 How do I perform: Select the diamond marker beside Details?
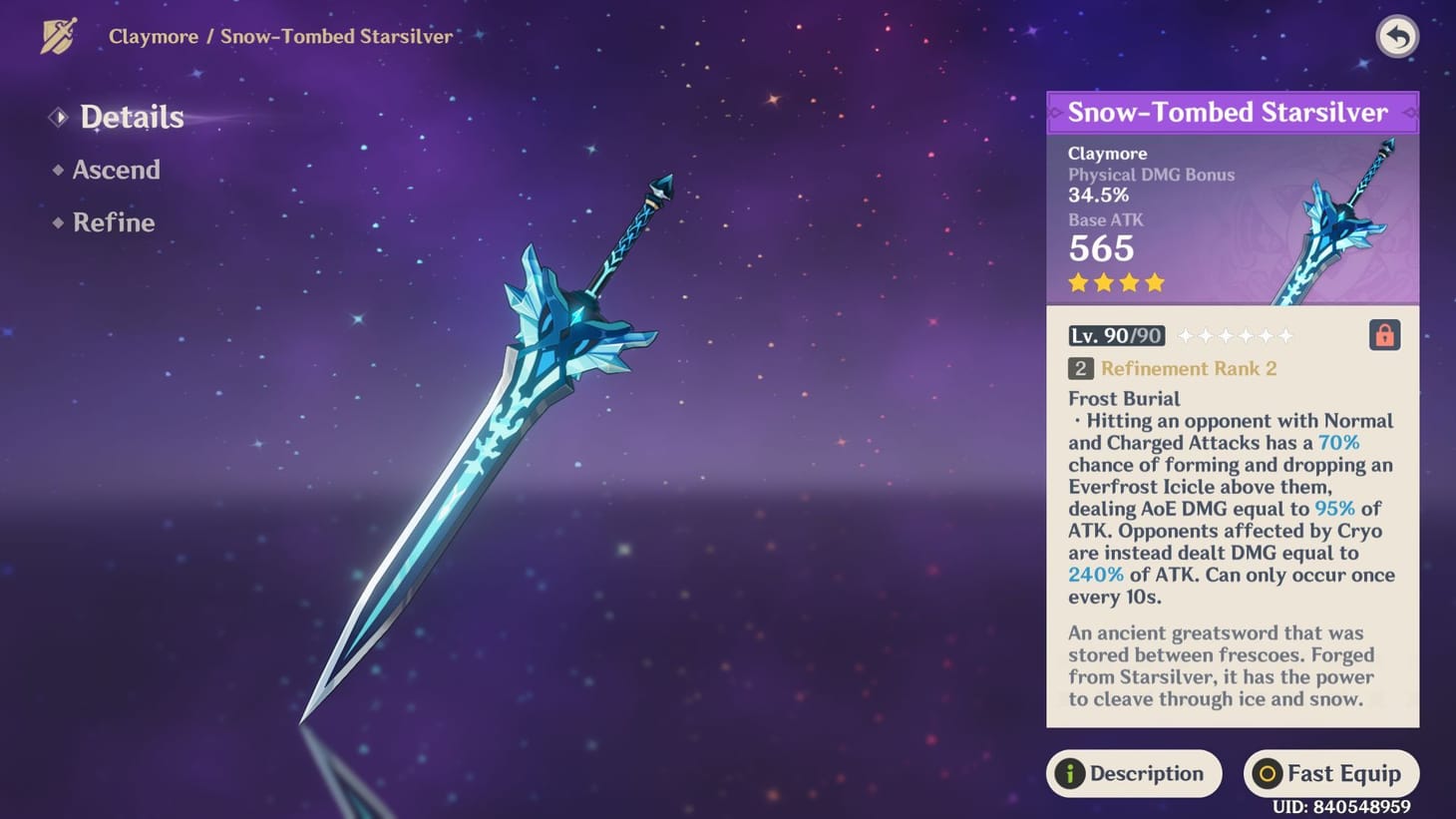click(57, 117)
